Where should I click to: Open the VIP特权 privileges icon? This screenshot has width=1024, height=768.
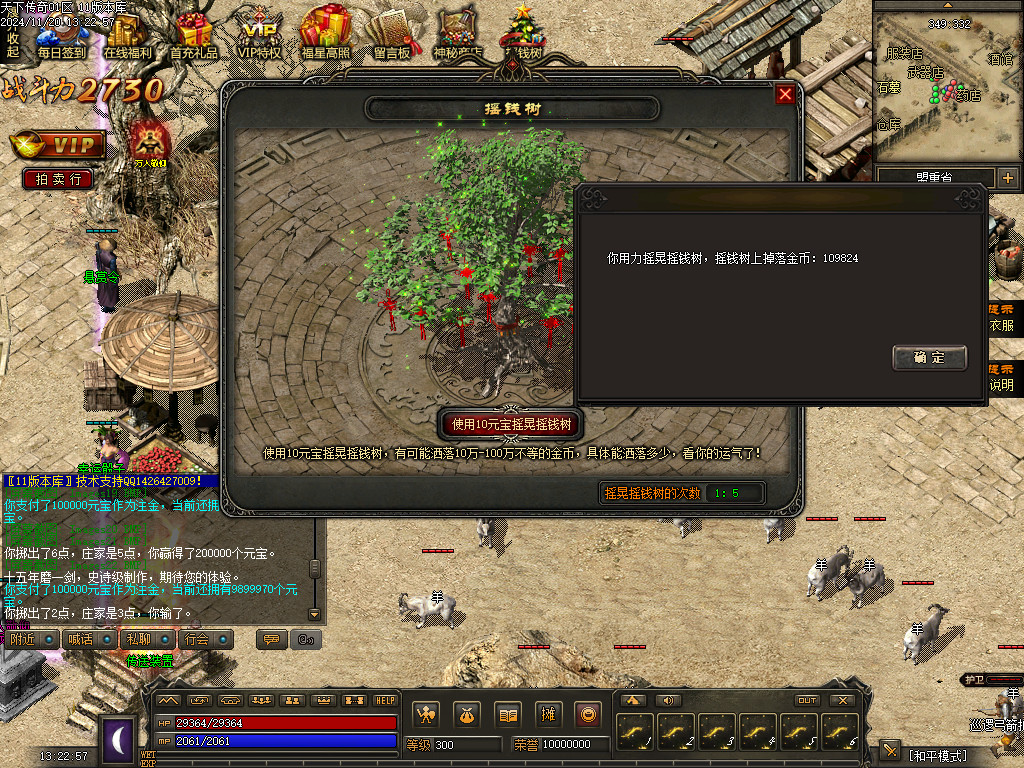tap(260, 36)
